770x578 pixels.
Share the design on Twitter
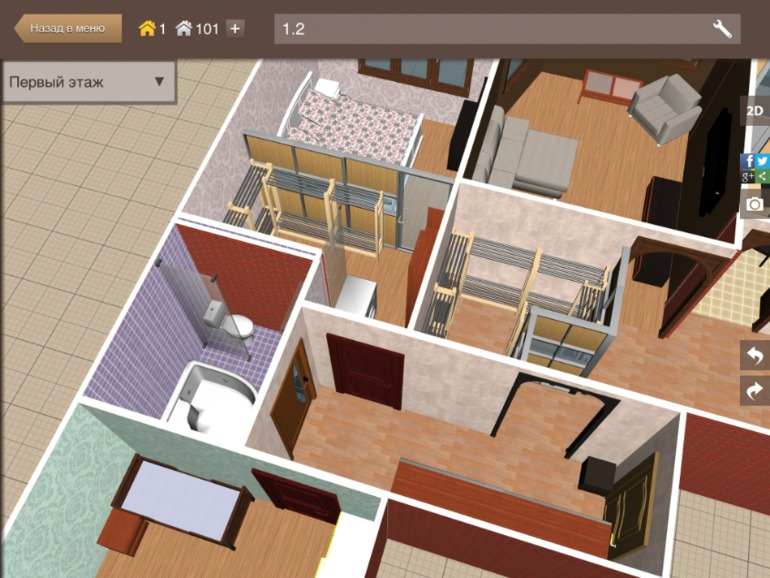pos(762,161)
